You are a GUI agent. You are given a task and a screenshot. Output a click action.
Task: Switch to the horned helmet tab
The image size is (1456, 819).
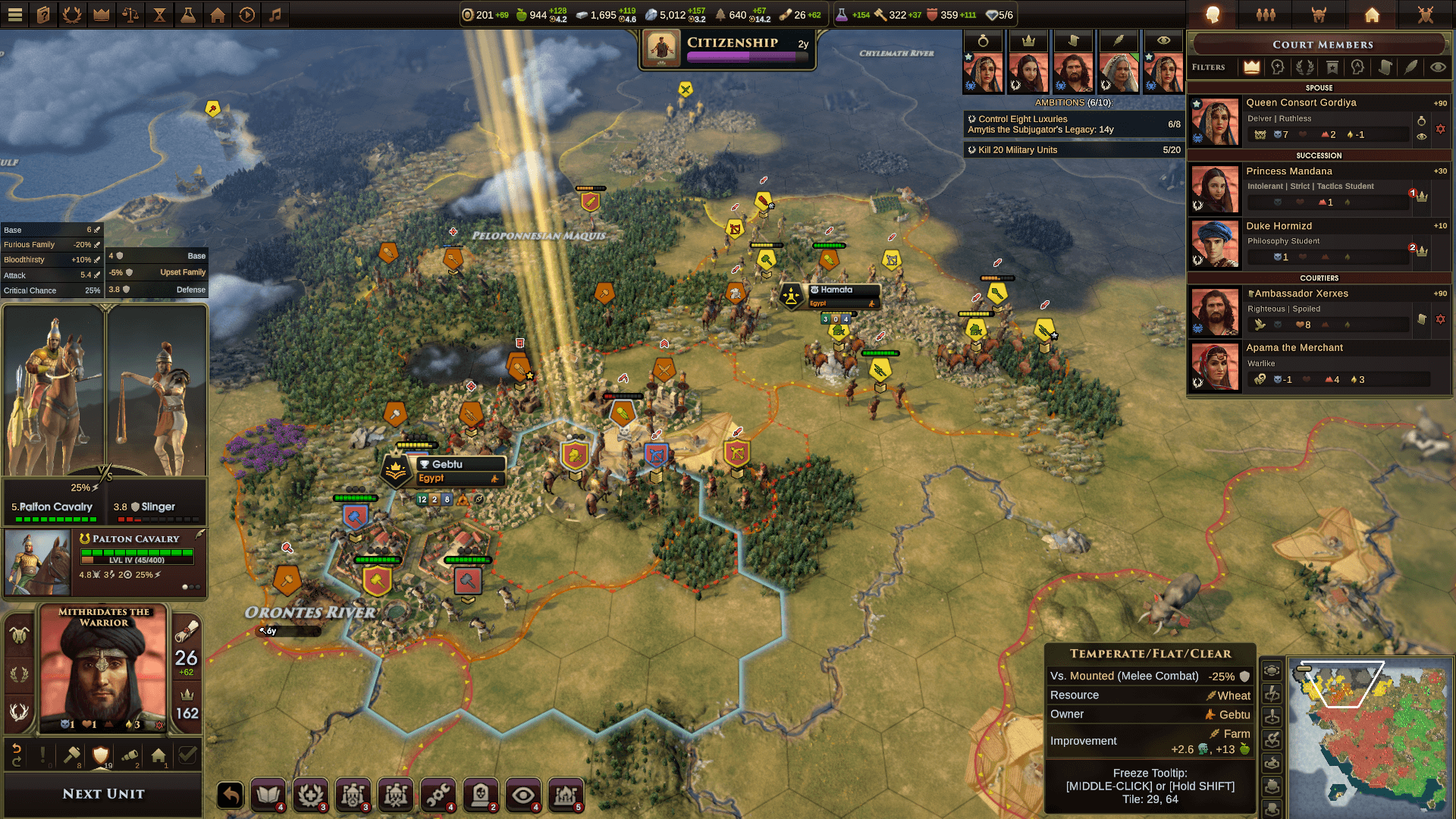pos(1319,14)
